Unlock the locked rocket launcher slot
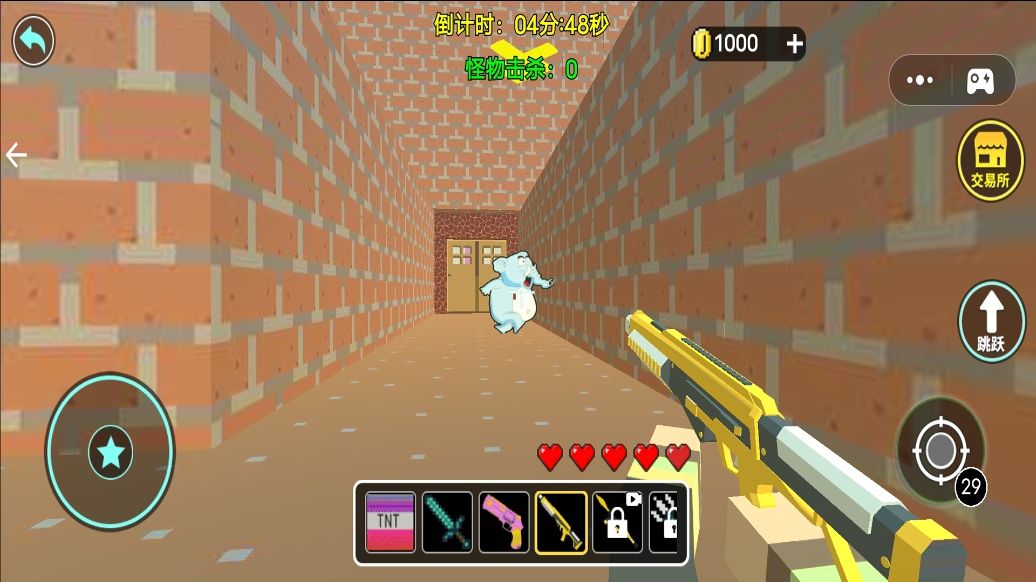 617,522
